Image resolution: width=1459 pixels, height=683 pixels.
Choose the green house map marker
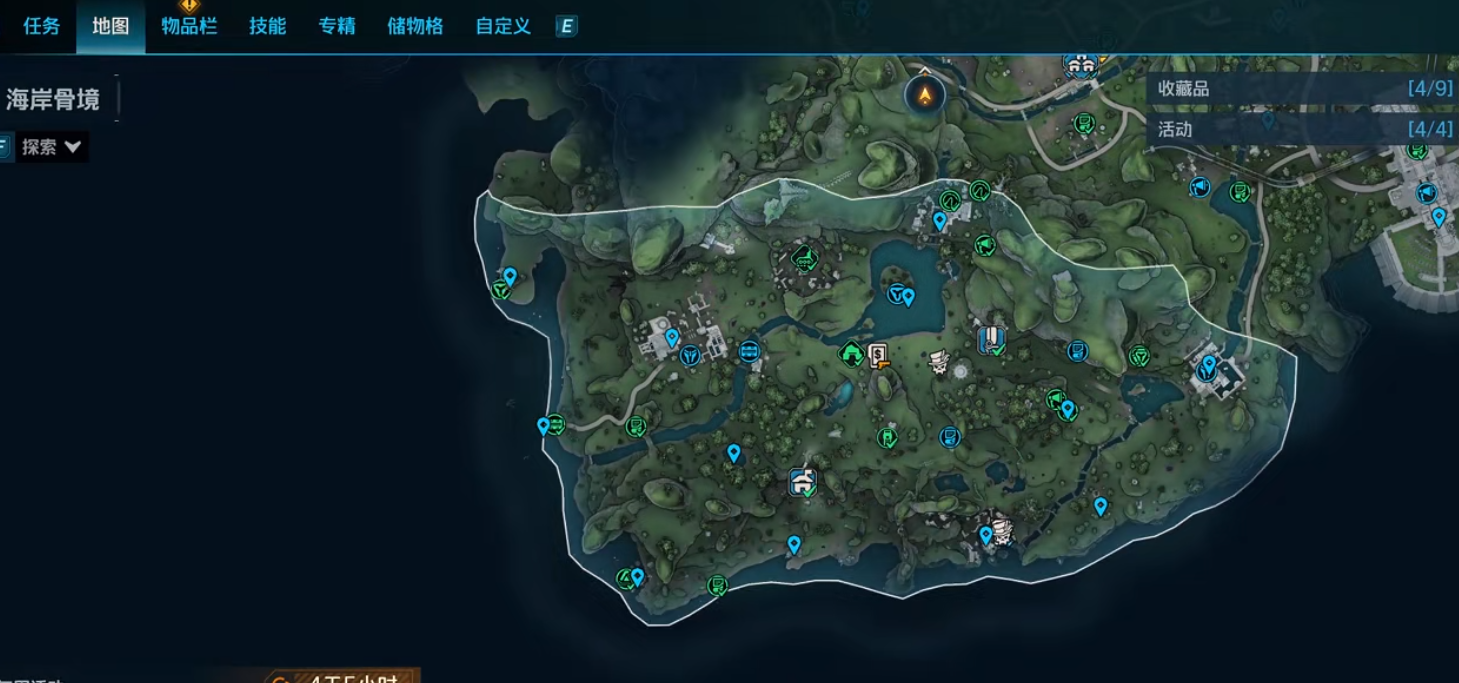(x=851, y=353)
